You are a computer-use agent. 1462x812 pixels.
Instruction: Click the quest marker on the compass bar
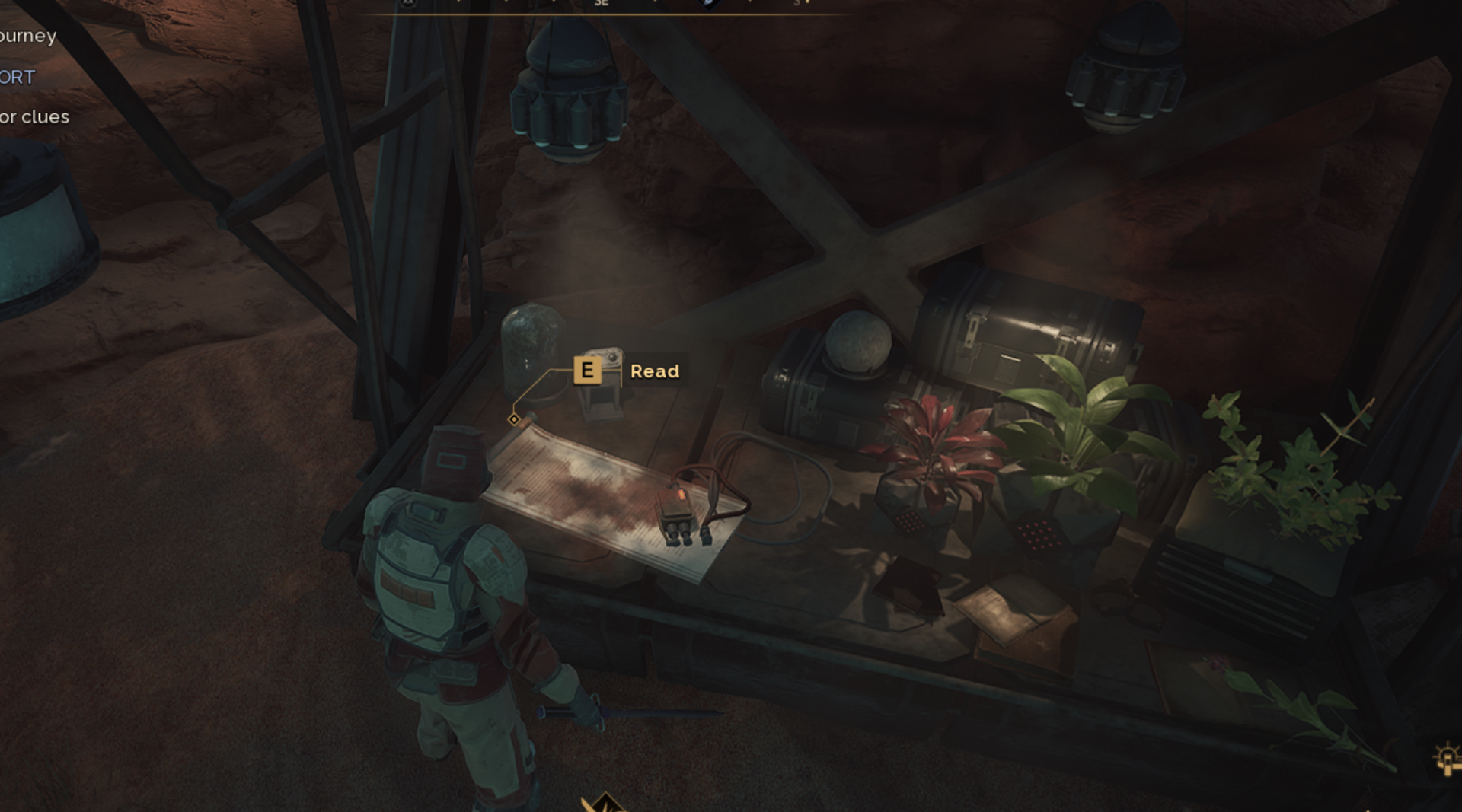coord(710,3)
